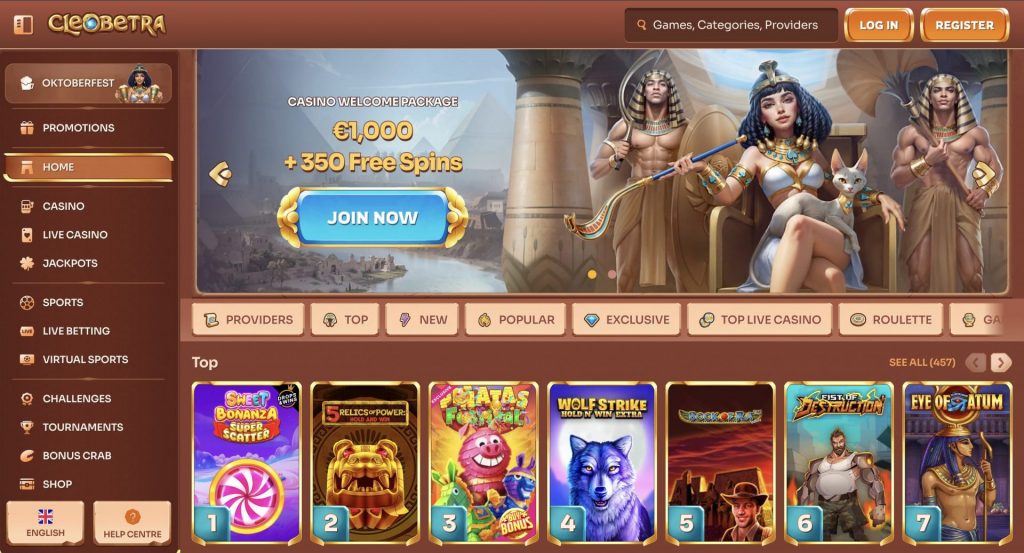The height and width of the screenshot is (553, 1024).
Task: Click the Log In button
Action: tap(878, 25)
